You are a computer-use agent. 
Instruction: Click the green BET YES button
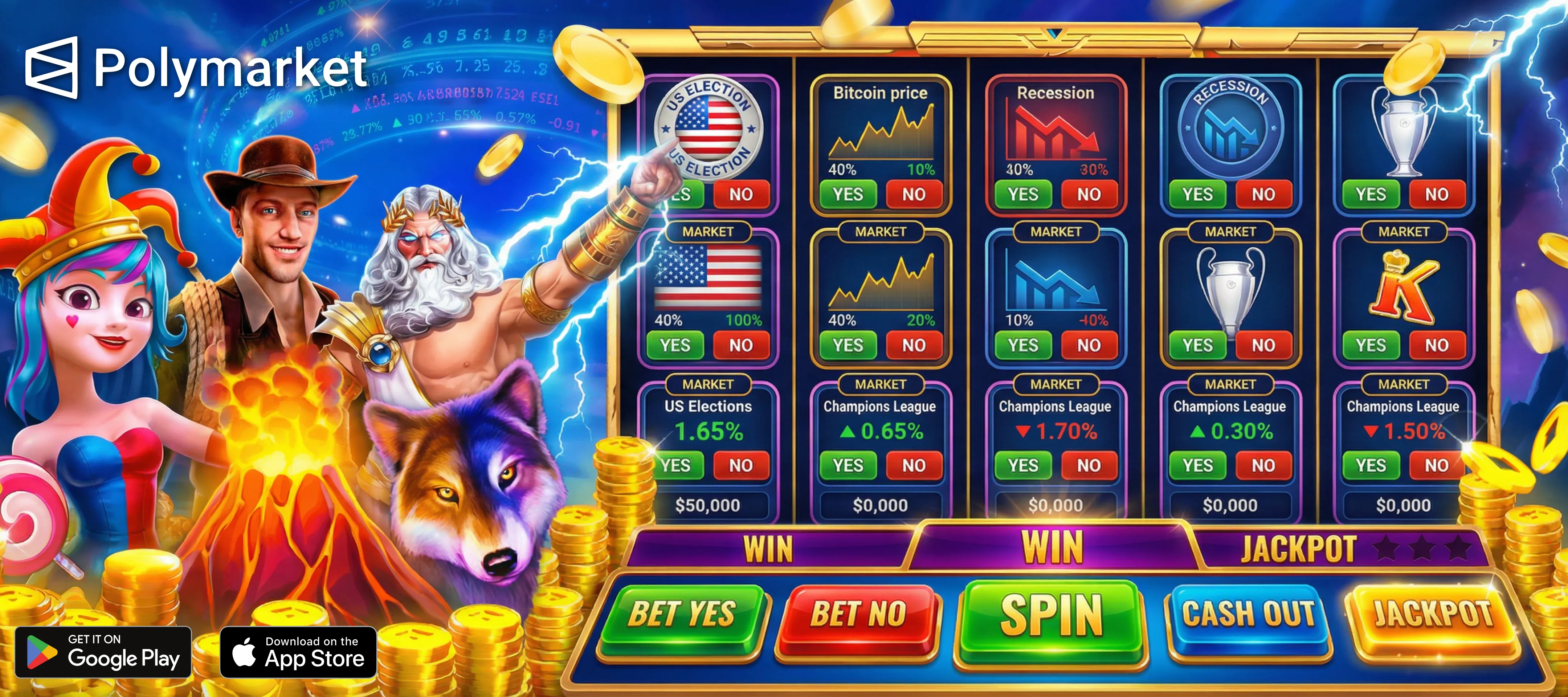tap(682, 615)
